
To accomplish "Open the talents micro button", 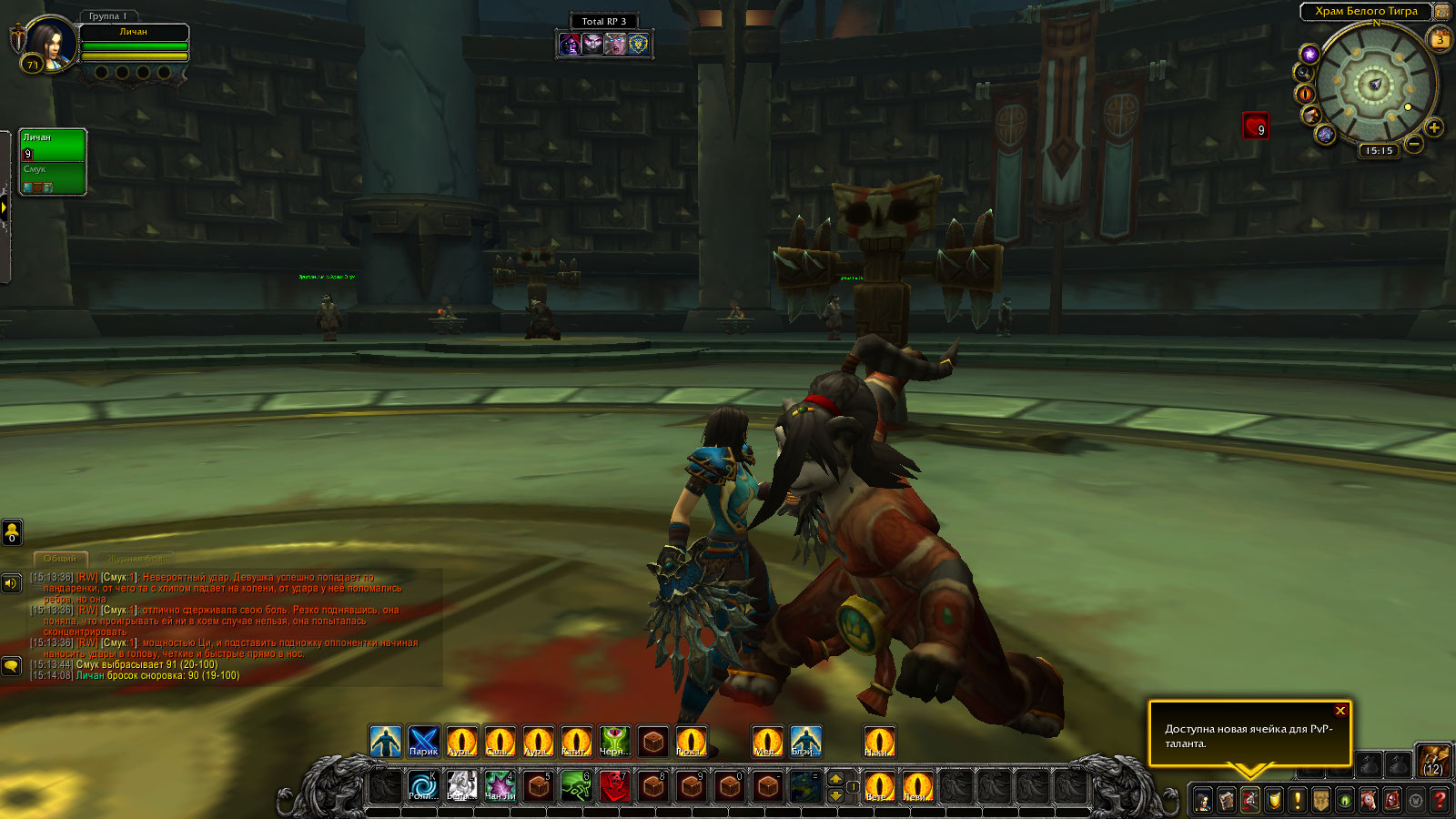I will pos(1250,801).
